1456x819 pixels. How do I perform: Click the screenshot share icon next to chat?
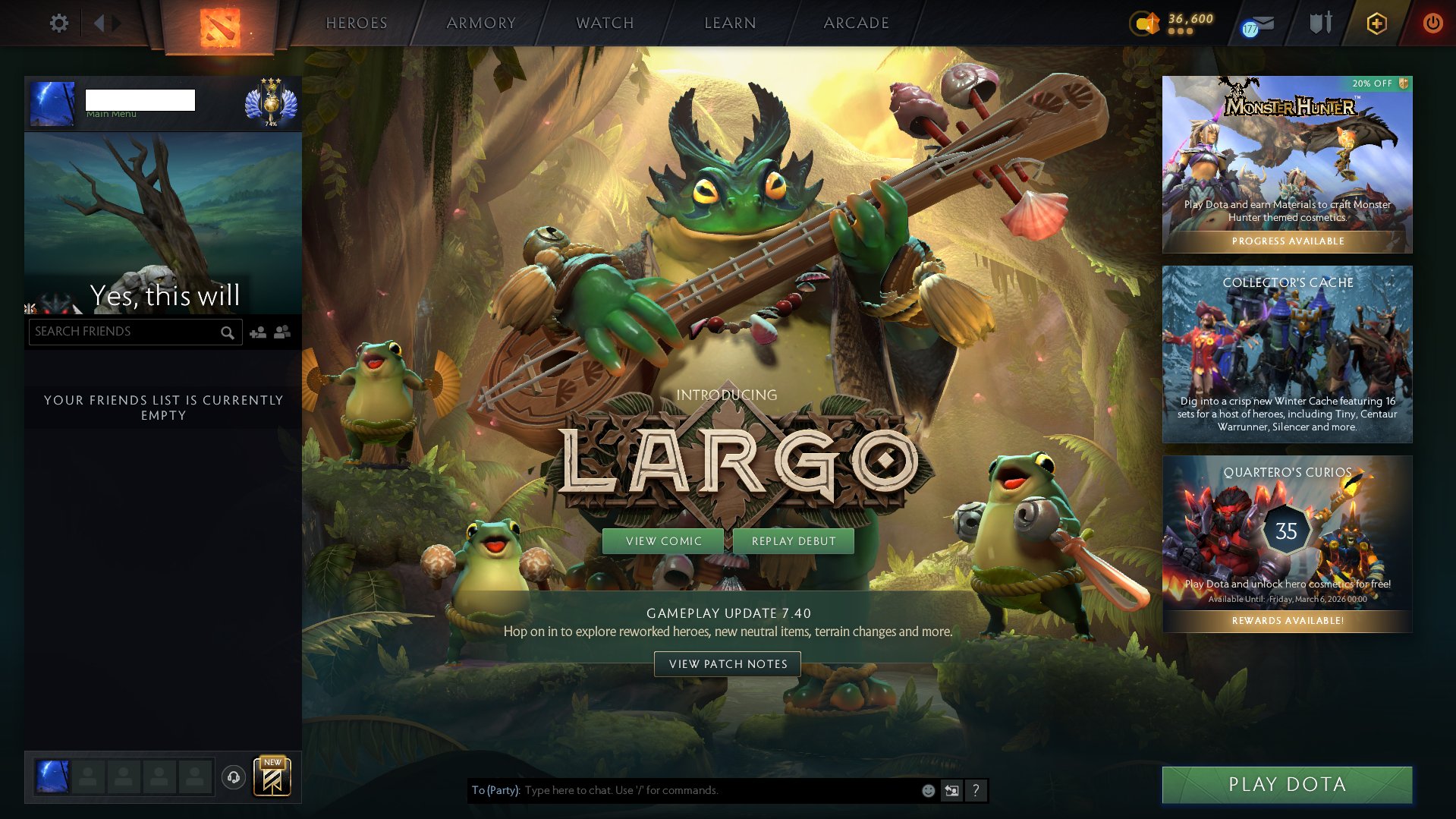[951, 790]
